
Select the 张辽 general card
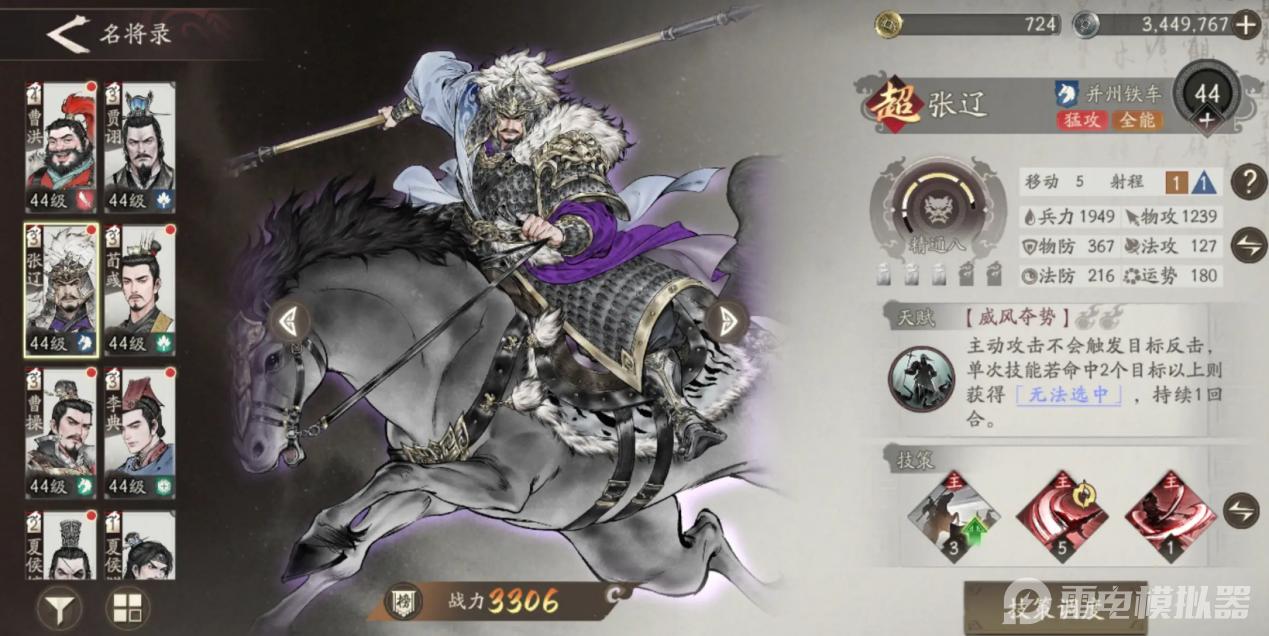tap(61, 290)
